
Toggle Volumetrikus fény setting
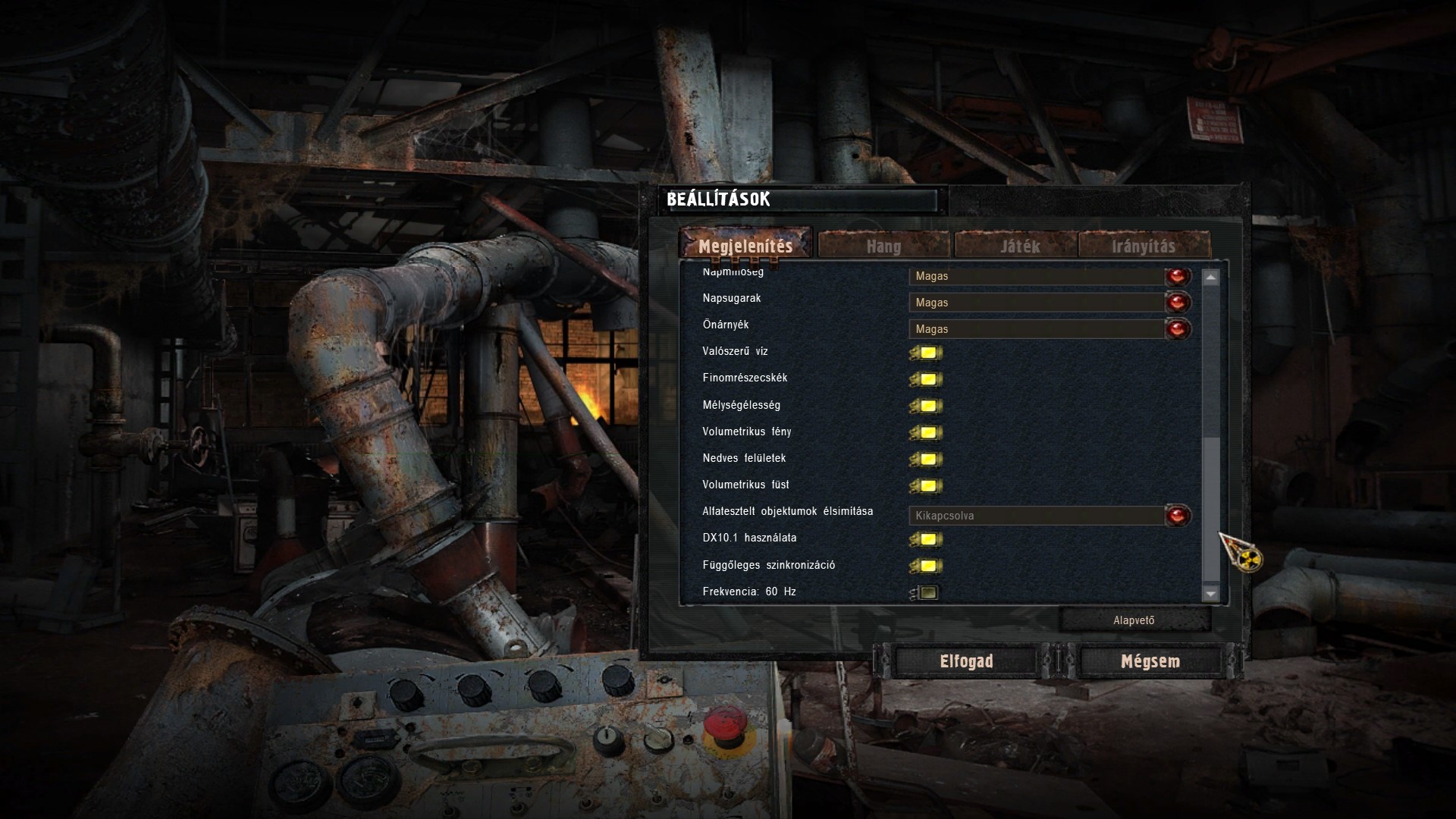927,432
